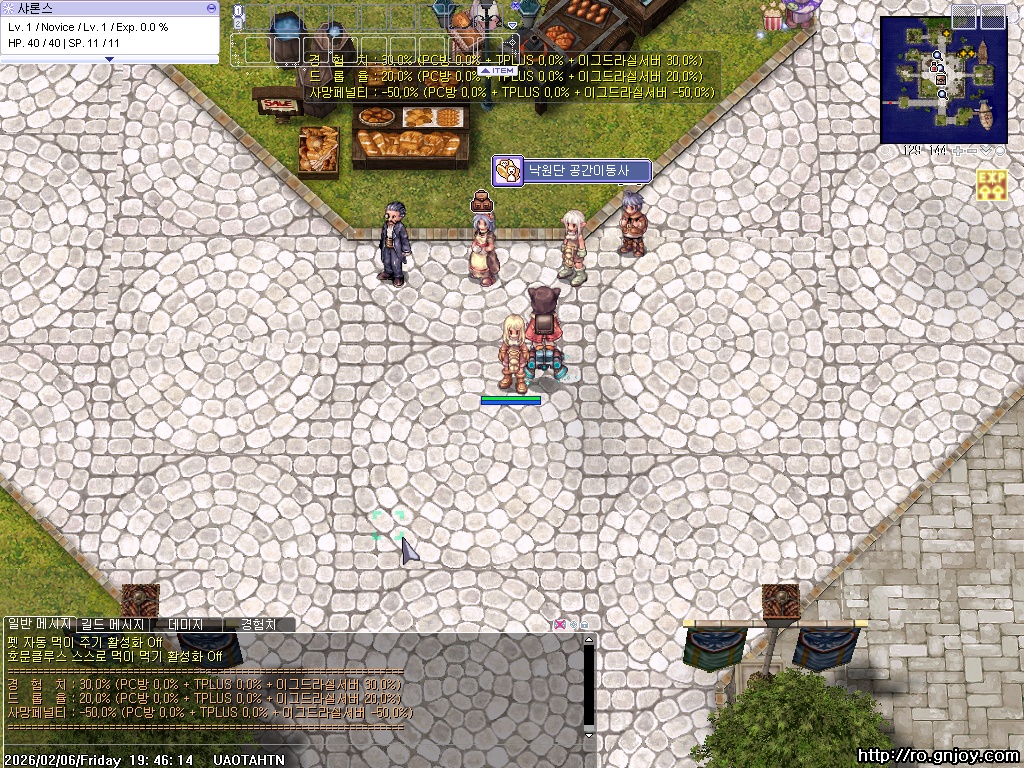1024x768 pixels.
Task: Switch to the 길드 메시지 chat tab
Action: 113,624
